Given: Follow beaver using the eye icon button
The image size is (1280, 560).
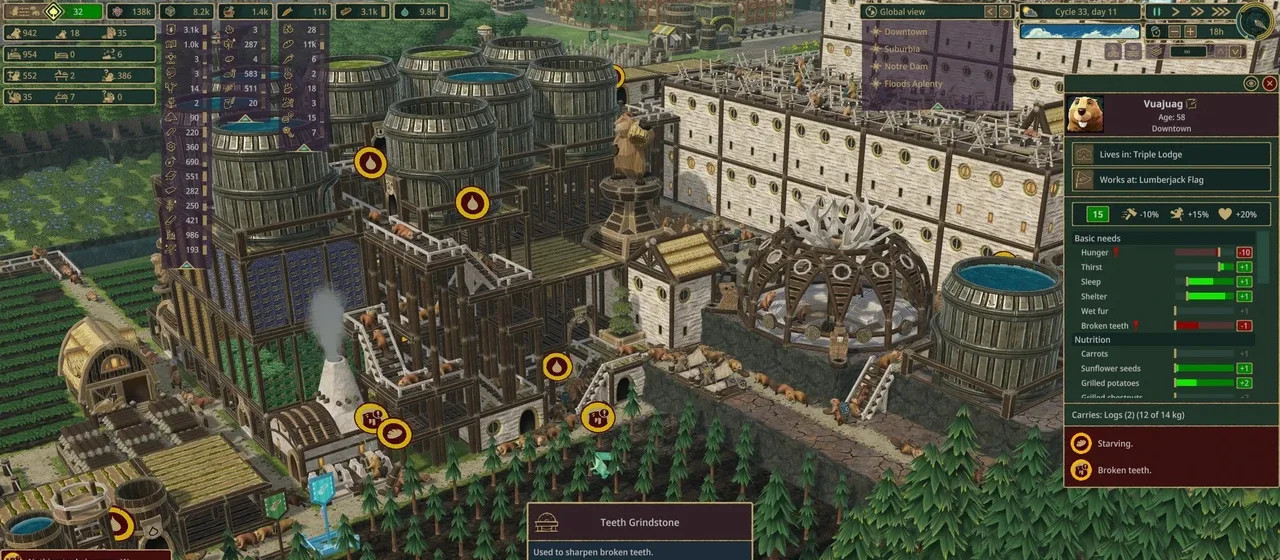Looking at the screenshot, I should [x=1250, y=84].
